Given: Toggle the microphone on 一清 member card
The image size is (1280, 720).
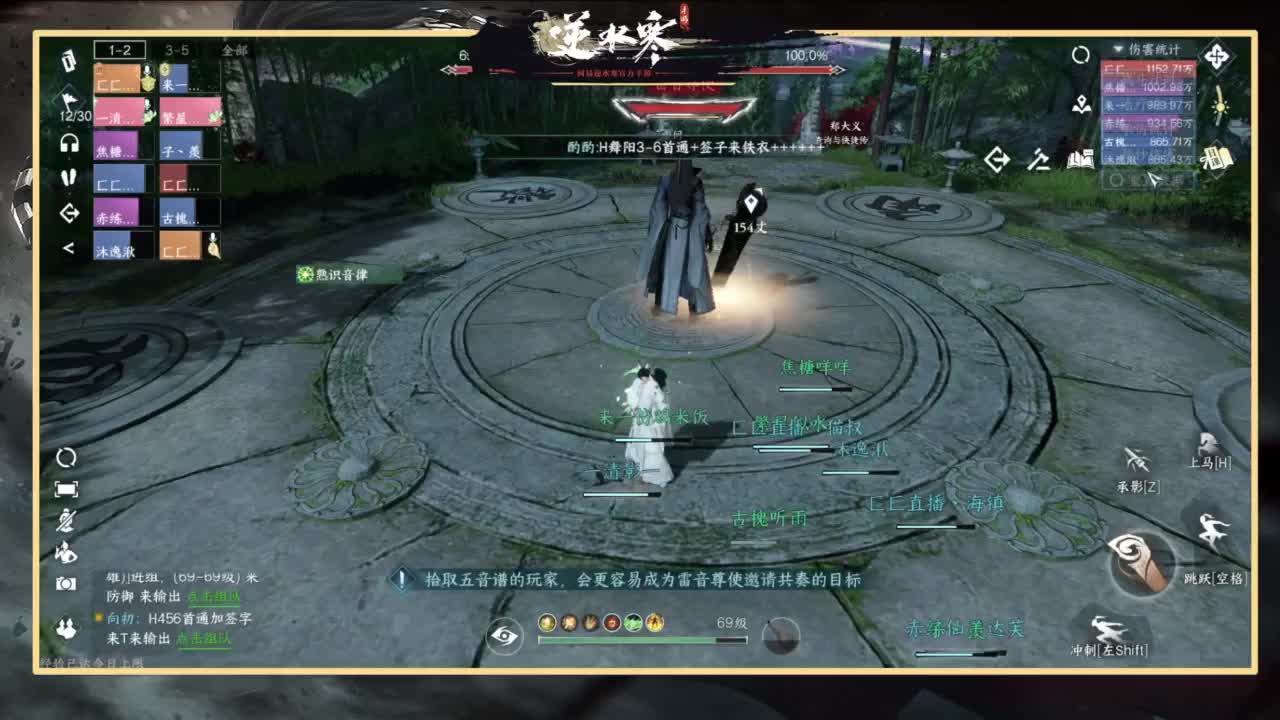Looking at the screenshot, I should 147,103.
